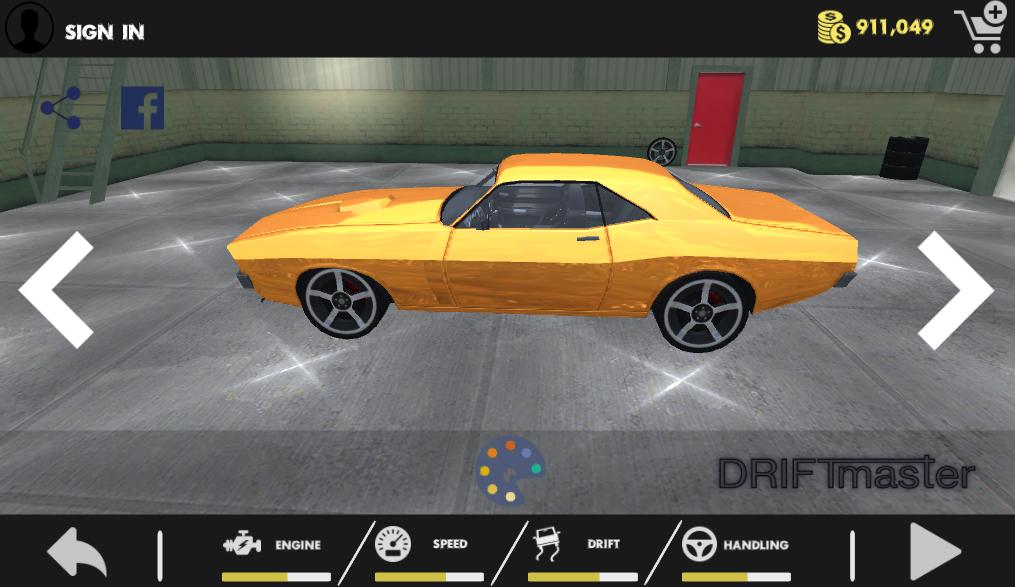The width and height of the screenshot is (1015, 587).
Task: Show the next car
Action: point(955,290)
